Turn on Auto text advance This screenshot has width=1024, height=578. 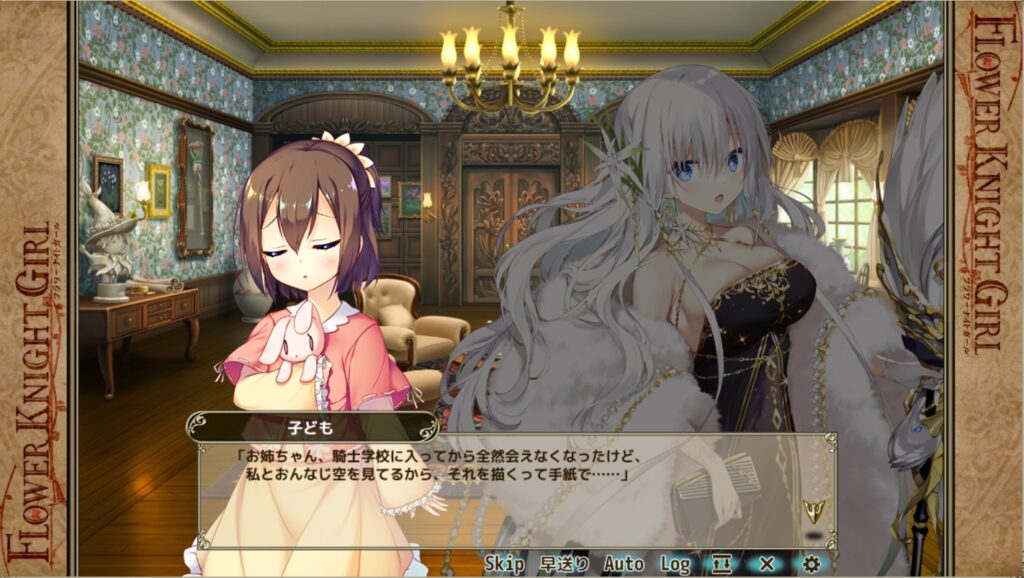(624, 564)
